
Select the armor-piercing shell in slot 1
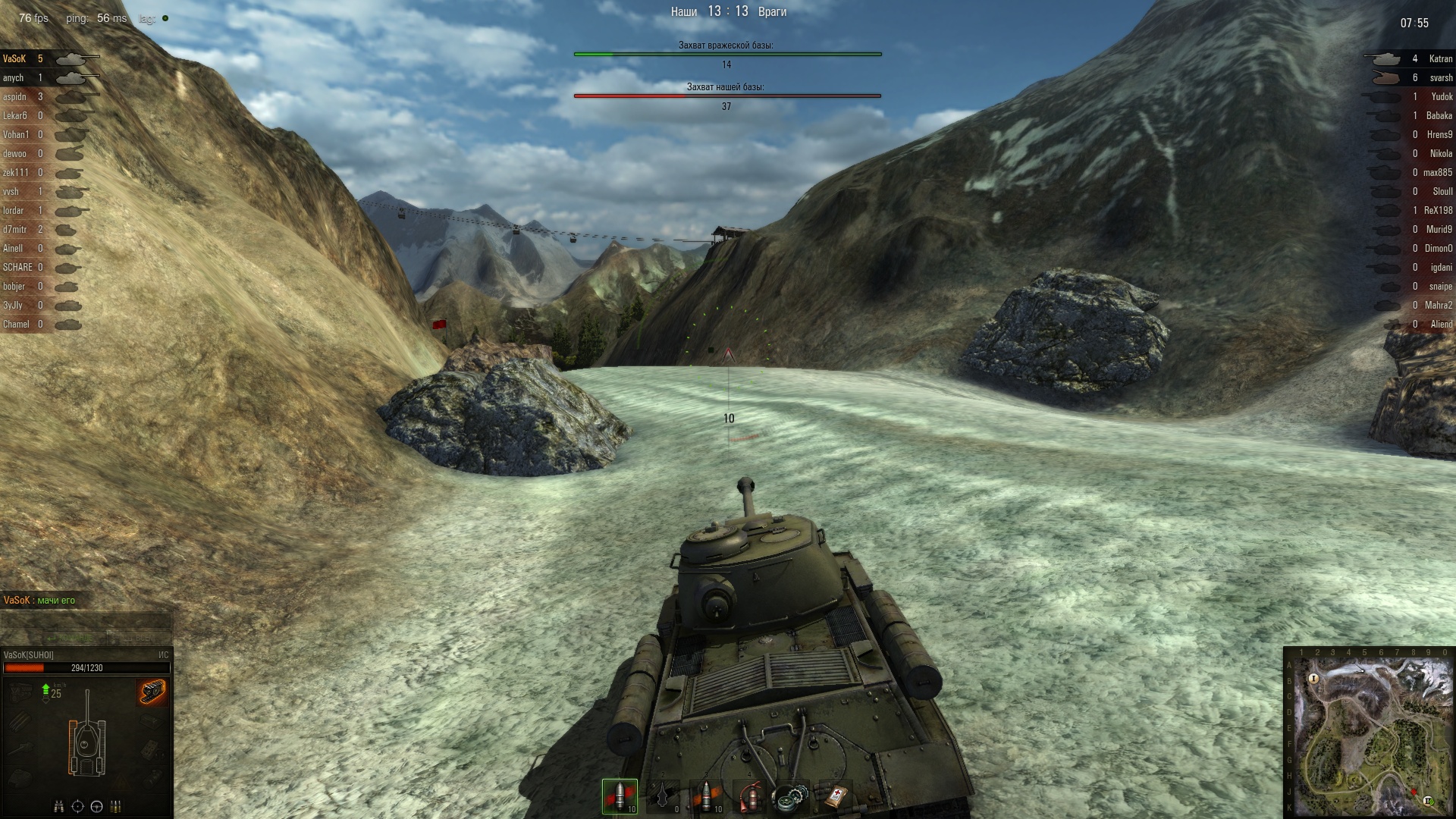(620, 796)
